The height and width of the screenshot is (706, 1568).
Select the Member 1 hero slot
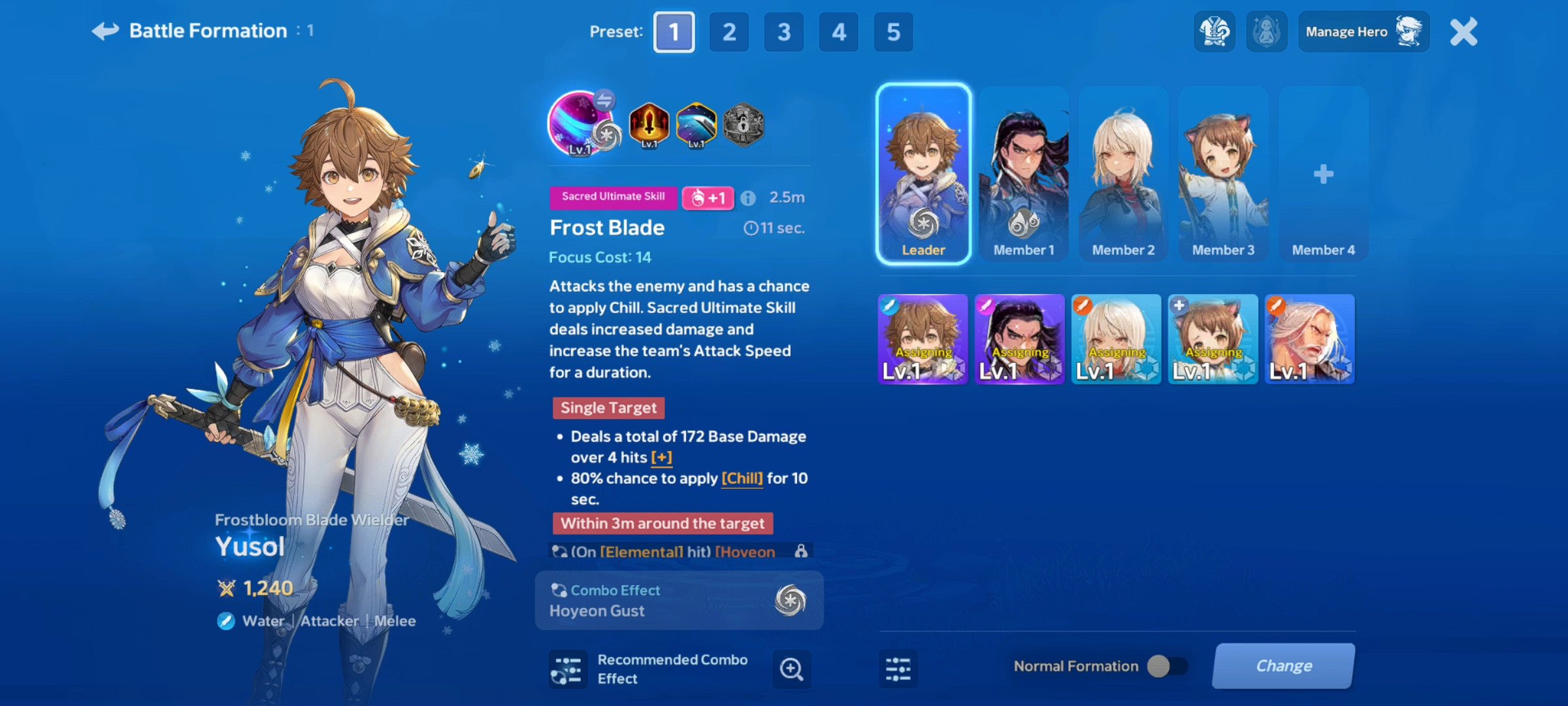(x=1024, y=175)
